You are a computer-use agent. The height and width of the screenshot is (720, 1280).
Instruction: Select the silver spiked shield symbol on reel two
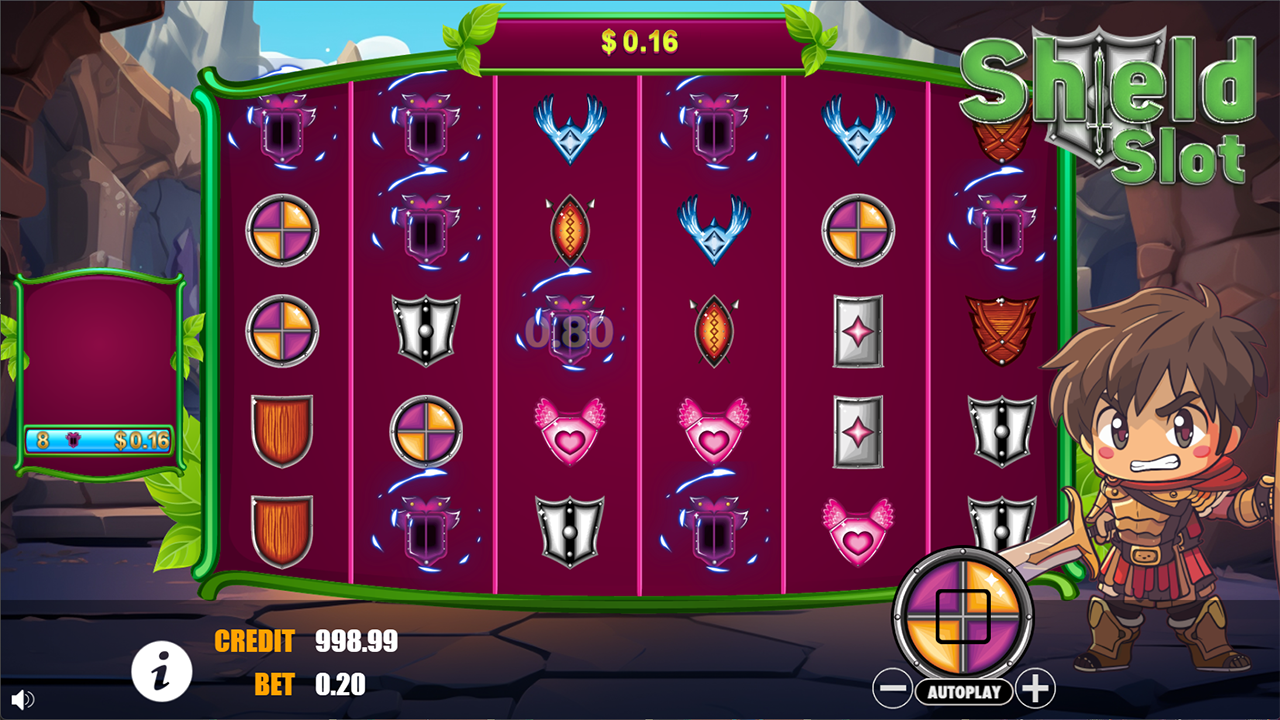click(x=428, y=330)
